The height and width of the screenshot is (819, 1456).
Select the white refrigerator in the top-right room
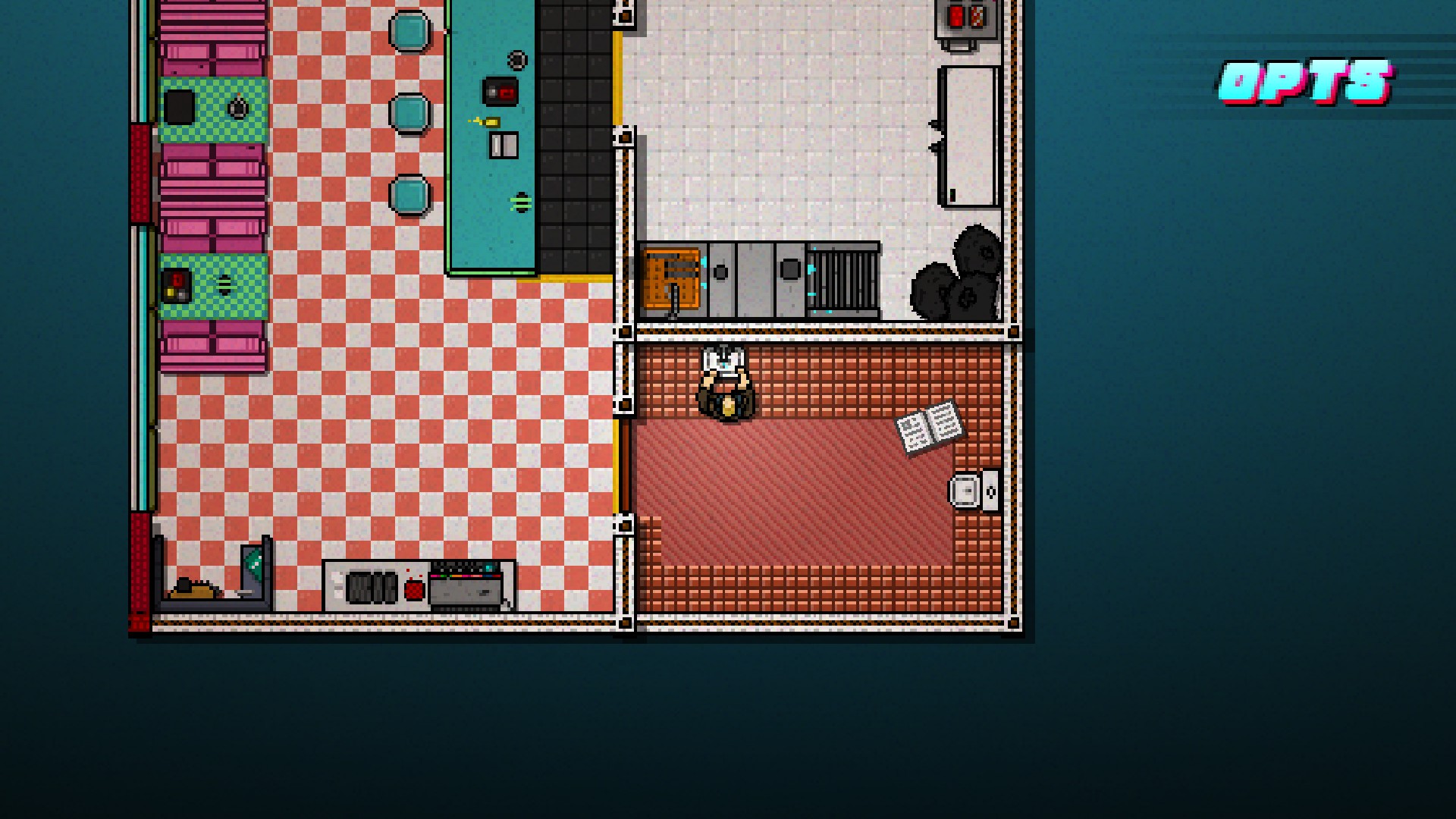pos(971,133)
